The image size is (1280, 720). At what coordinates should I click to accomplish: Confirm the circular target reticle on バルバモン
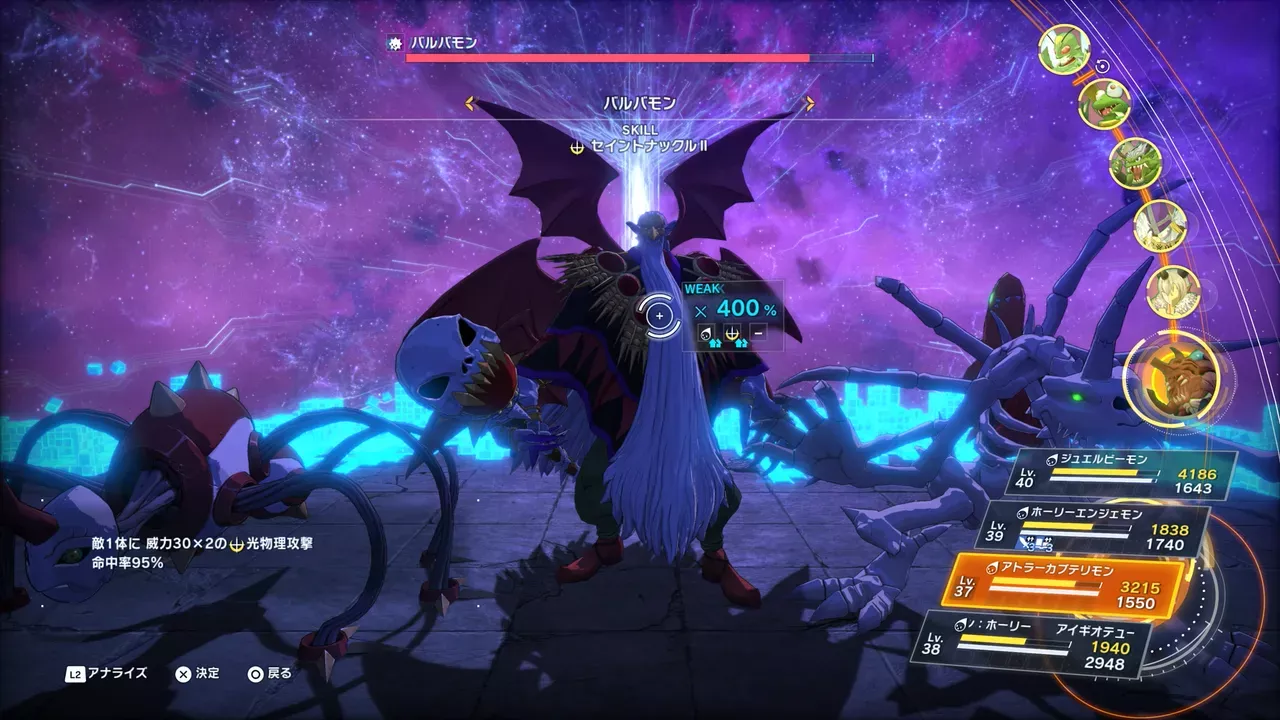click(659, 316)
